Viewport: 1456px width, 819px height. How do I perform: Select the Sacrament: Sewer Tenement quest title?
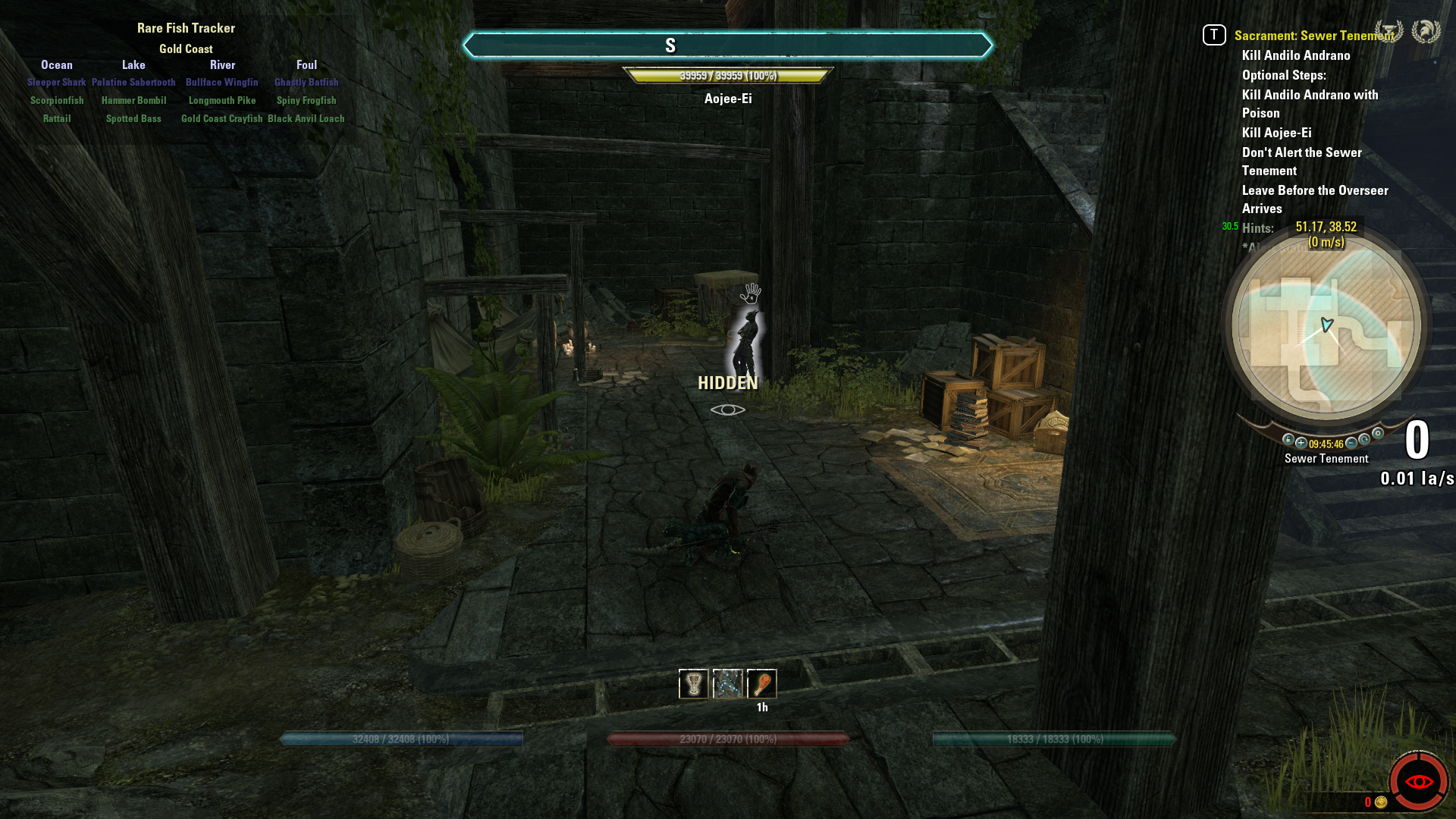1313,36
